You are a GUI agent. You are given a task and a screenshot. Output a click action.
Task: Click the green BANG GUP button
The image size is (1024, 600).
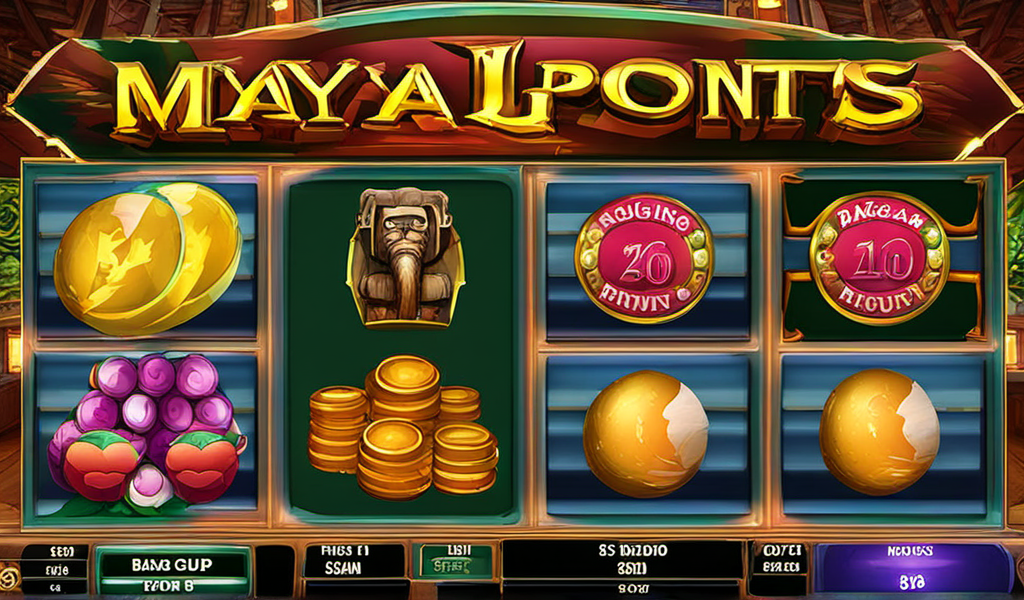pos(171,568)
